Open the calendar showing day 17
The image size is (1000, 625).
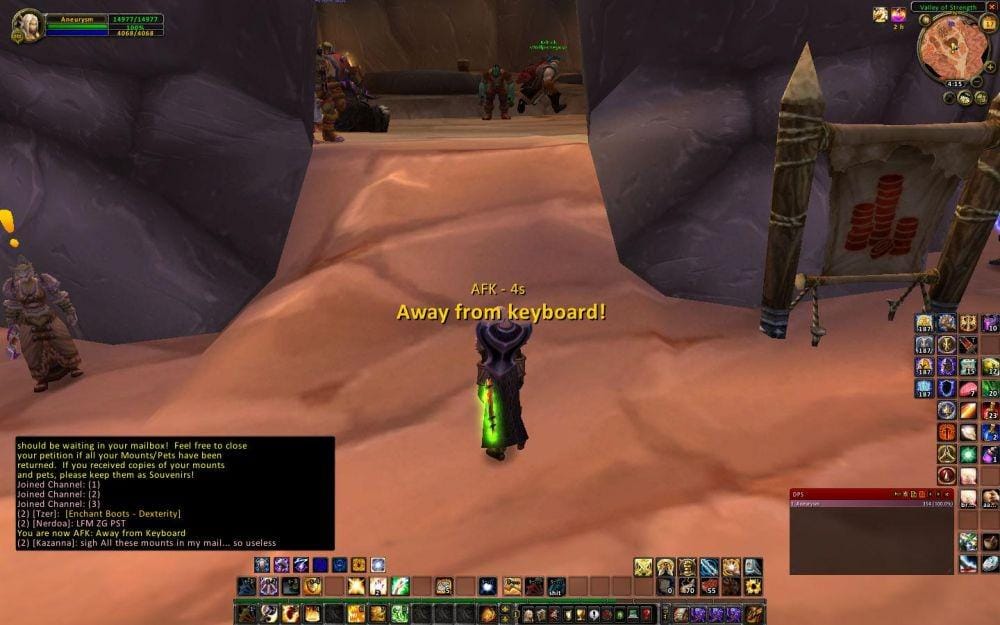[x=990, y=24]
